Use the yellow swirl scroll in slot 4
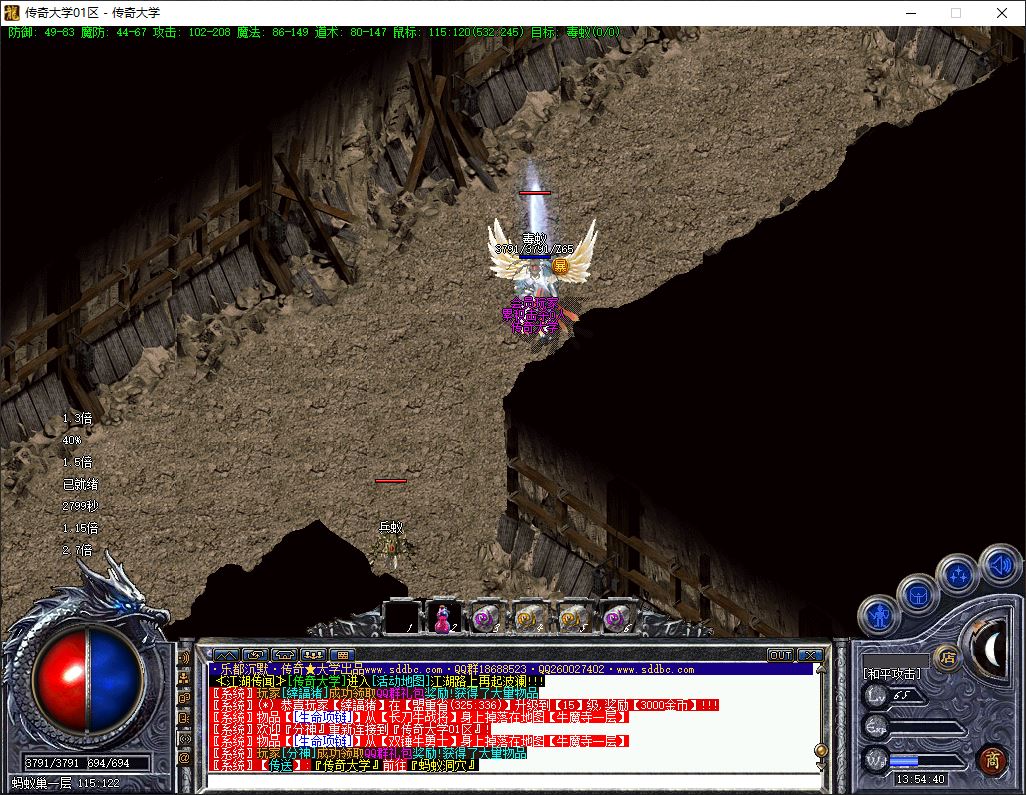1026x795 pixels. (529, 617)
